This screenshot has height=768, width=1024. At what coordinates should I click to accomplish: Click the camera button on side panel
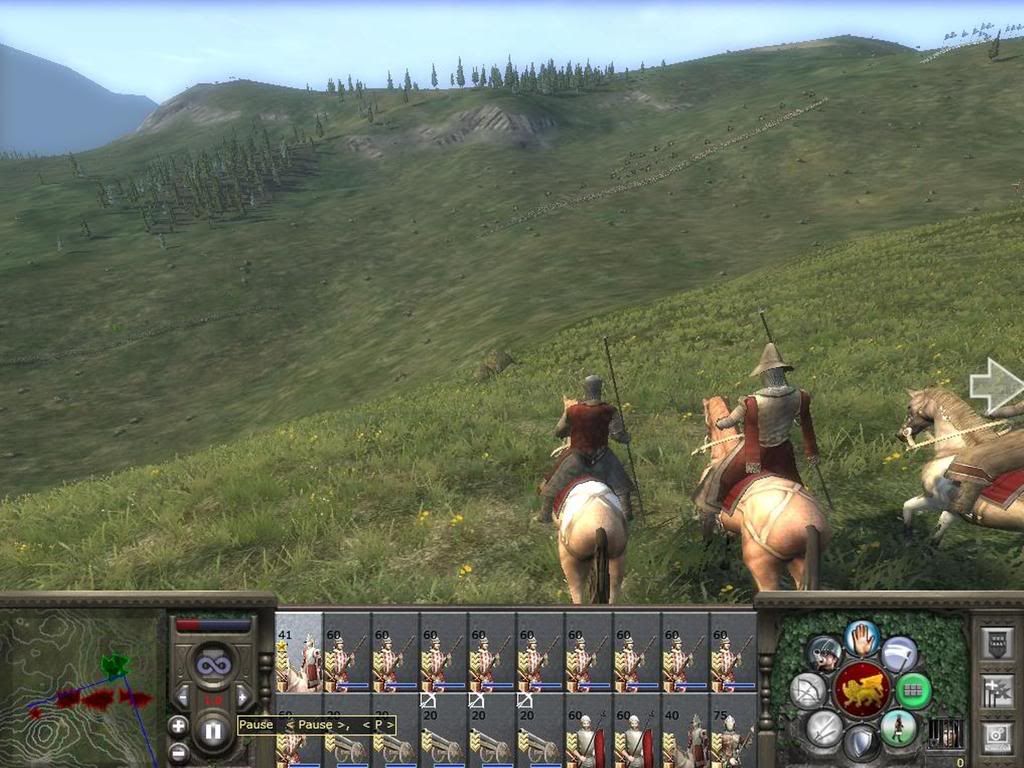997,737
